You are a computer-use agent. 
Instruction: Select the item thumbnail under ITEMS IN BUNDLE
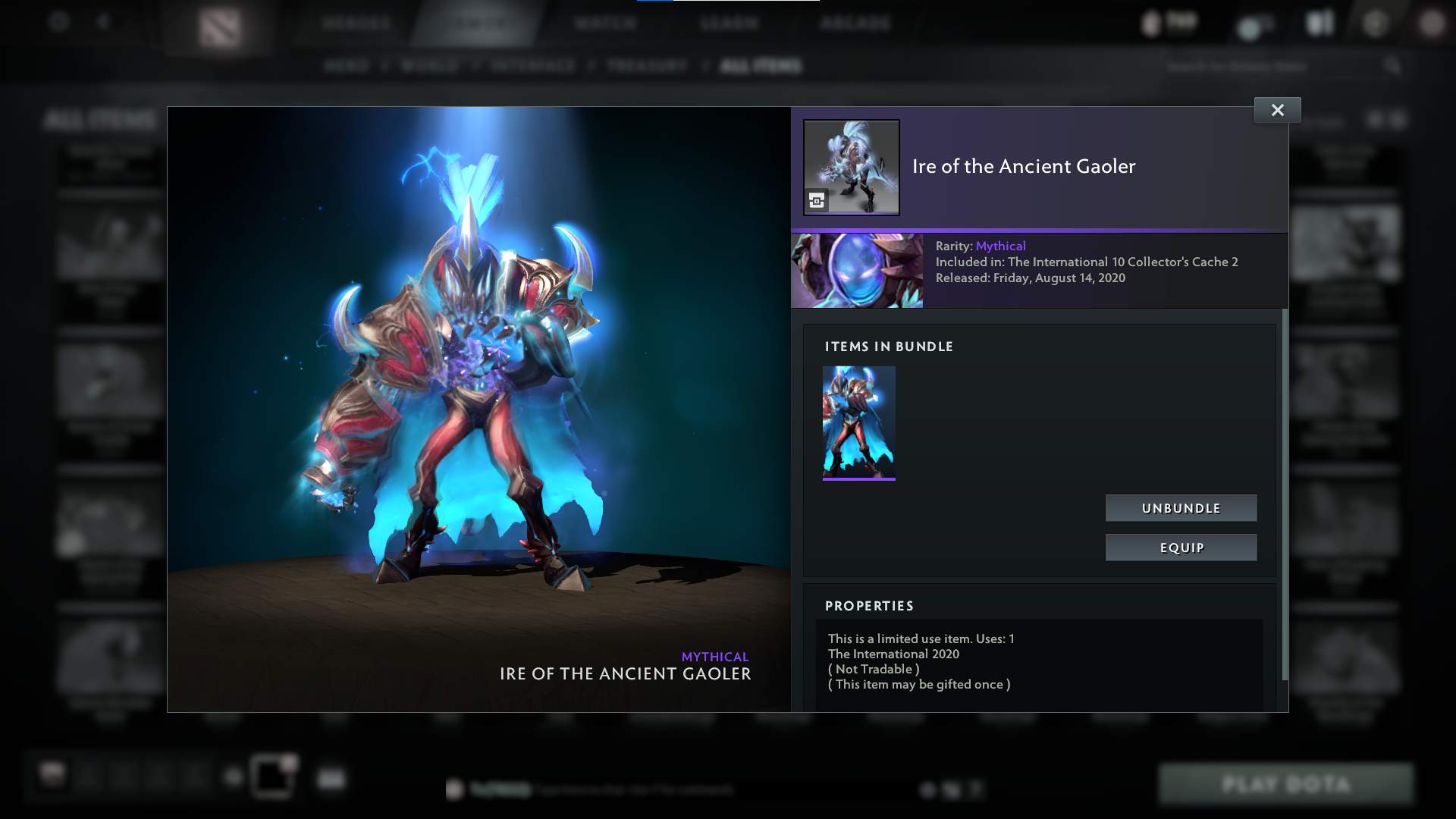point(858,422)
